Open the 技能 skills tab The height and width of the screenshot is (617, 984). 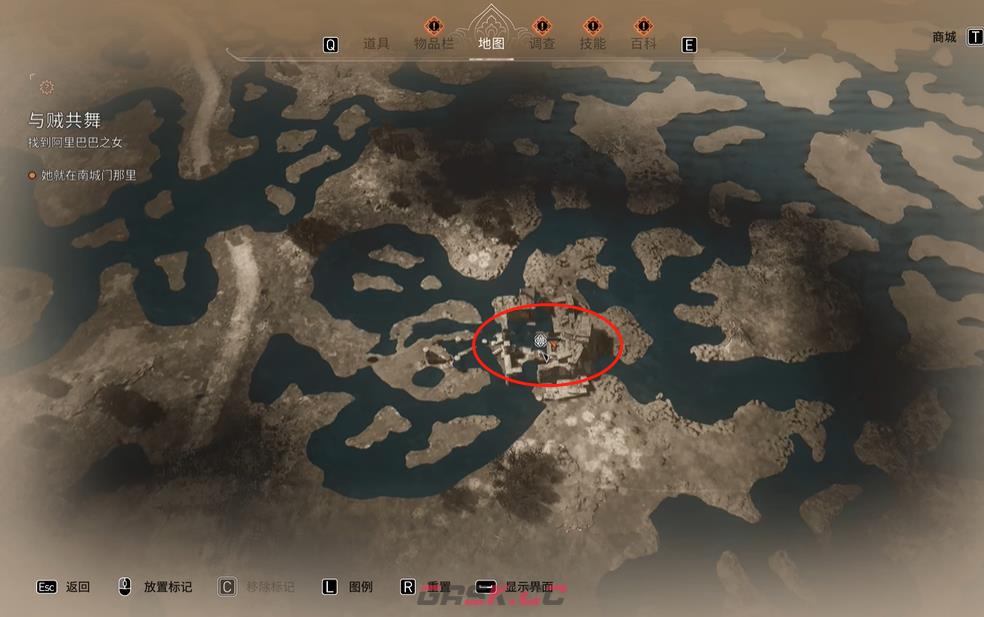[x=593, y=43]
